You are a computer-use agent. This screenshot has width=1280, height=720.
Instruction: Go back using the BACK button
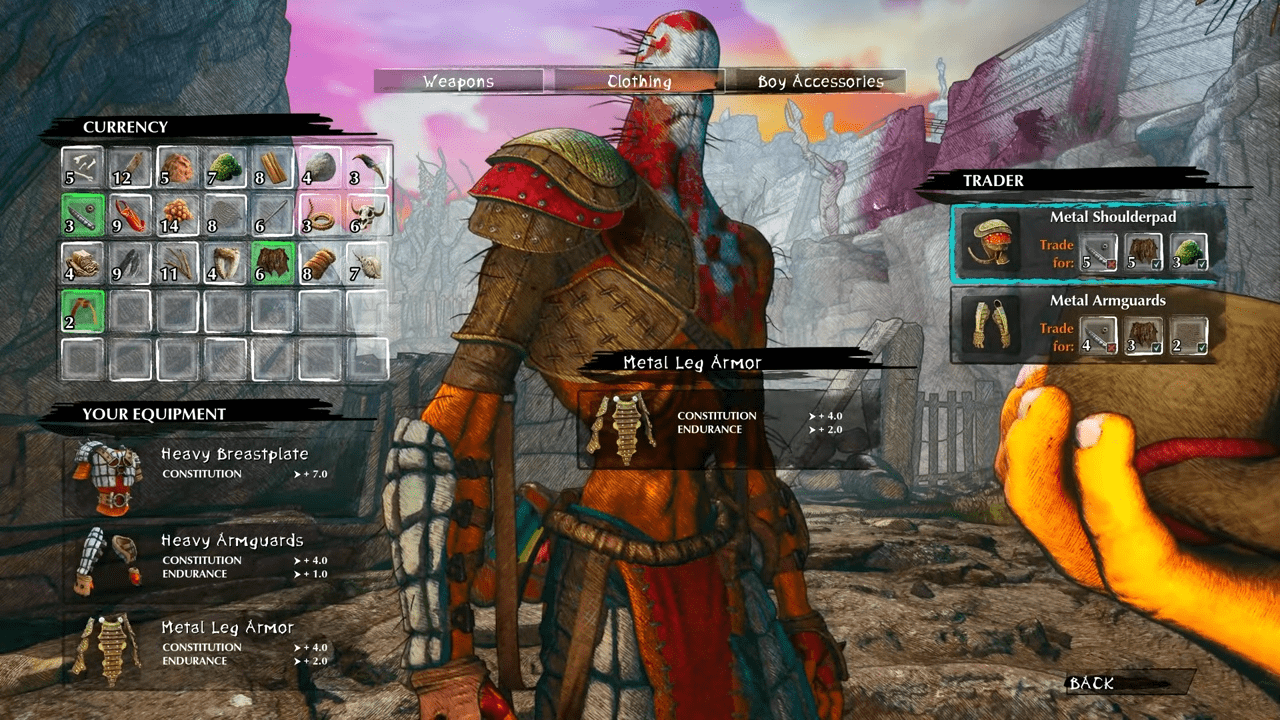(x=1091, y=684)
